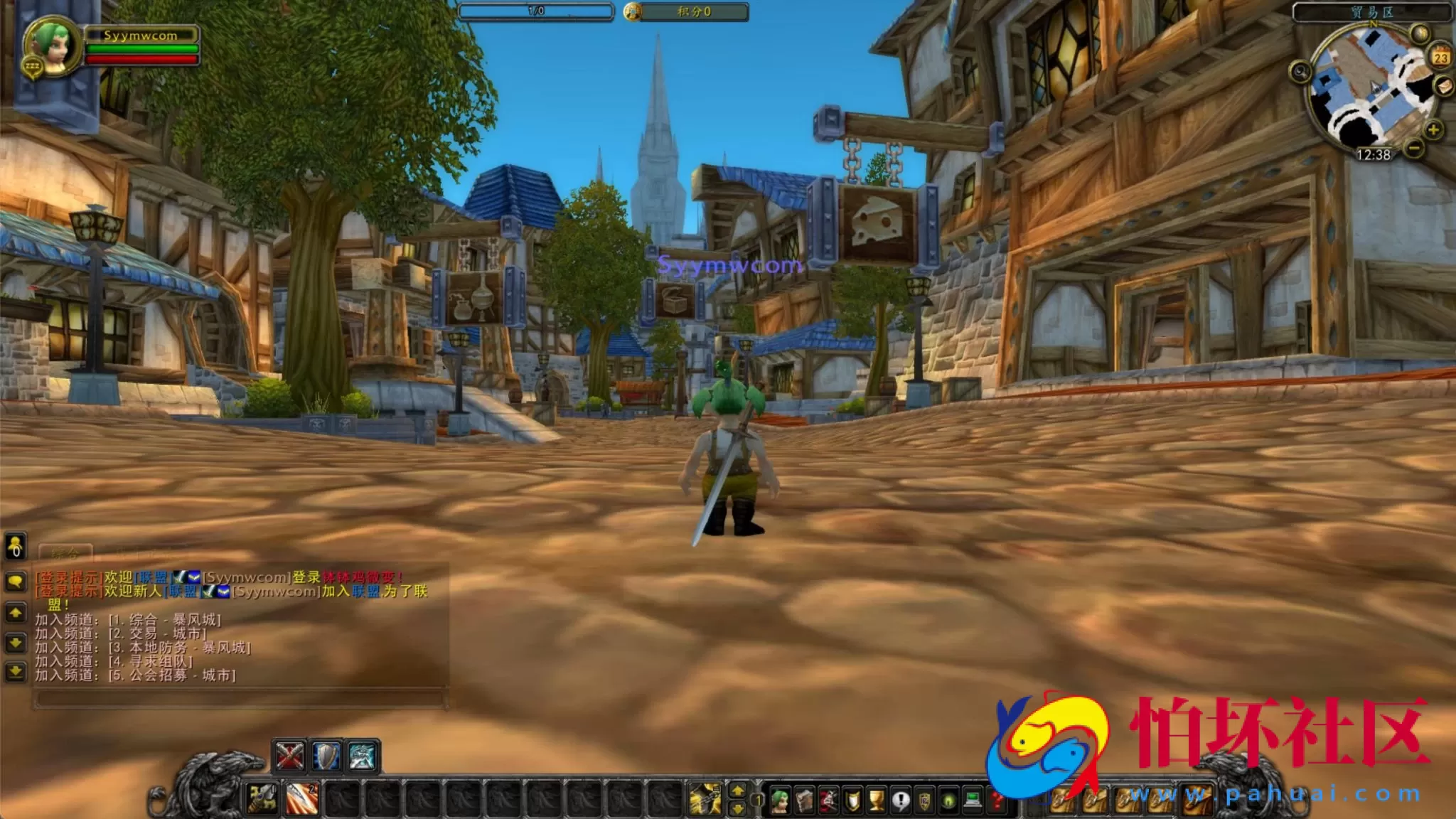Toggle Battle Stance with crossed swords icon

point(289,755)
